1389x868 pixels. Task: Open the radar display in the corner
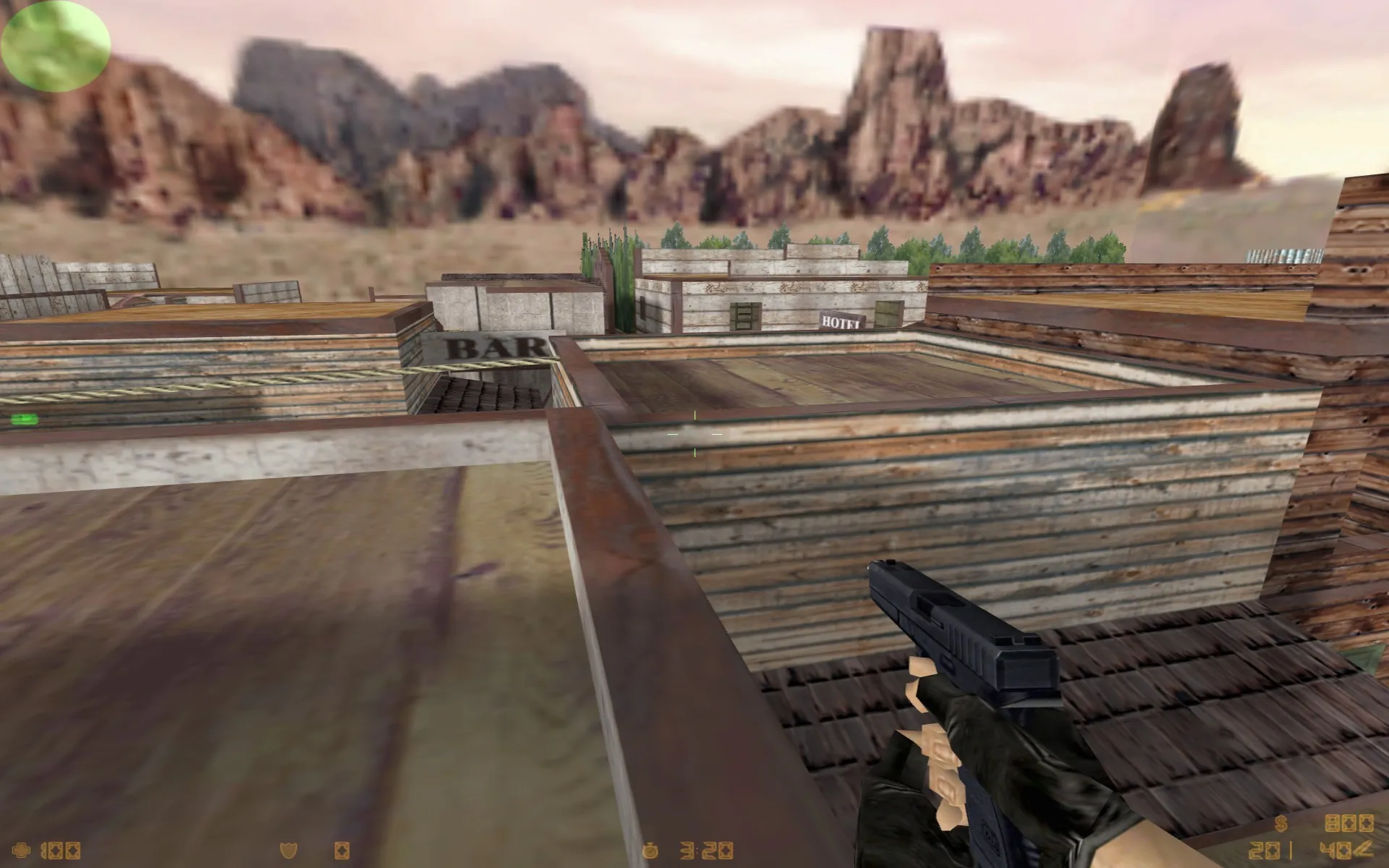point(54,45)
